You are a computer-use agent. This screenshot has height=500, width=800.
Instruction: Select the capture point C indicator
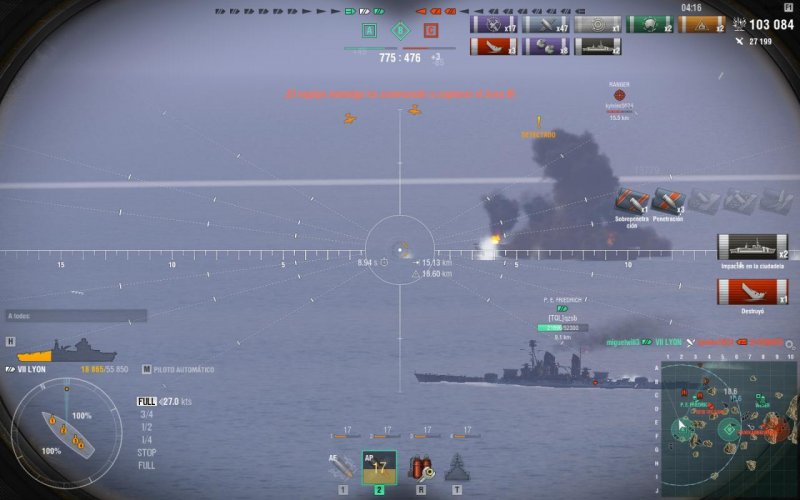point(431,31)
